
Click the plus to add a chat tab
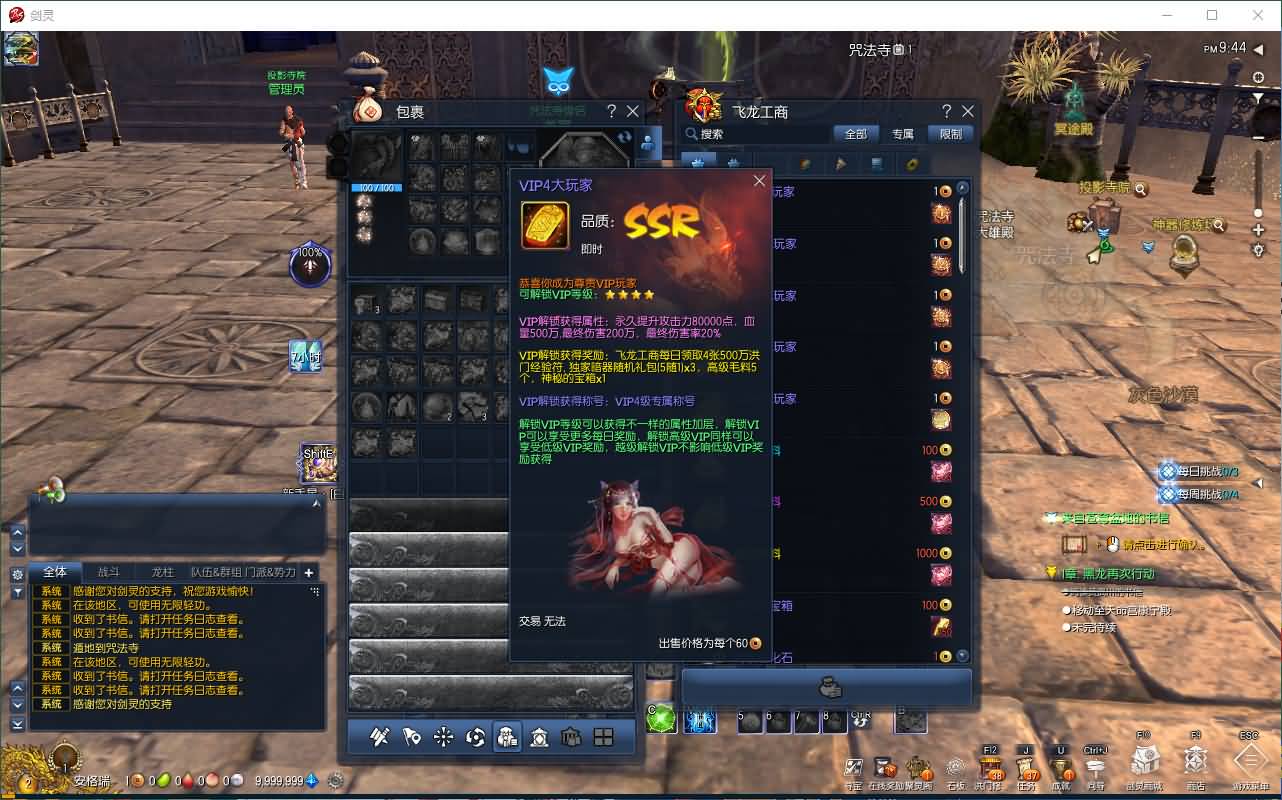pos(310,573)
